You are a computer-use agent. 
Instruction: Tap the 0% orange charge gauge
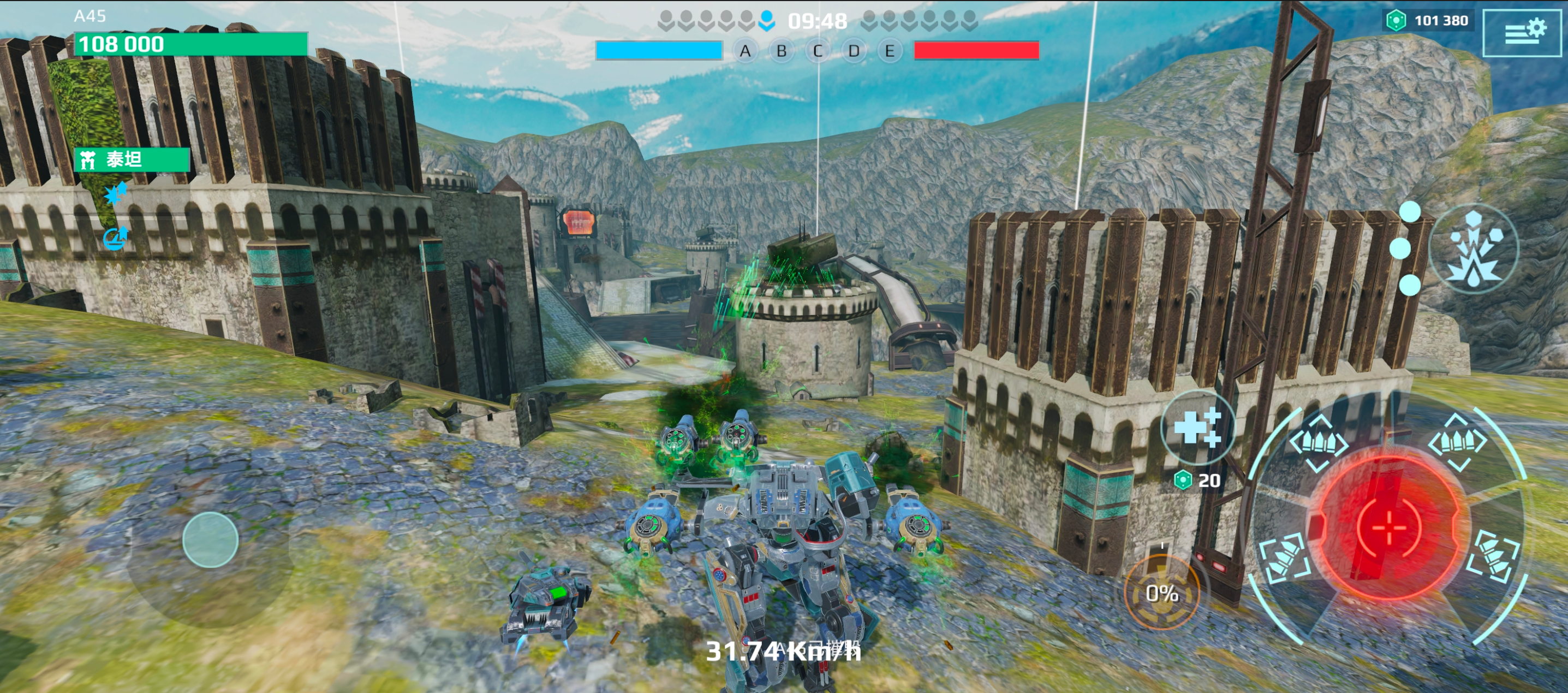pos(1161,593)
